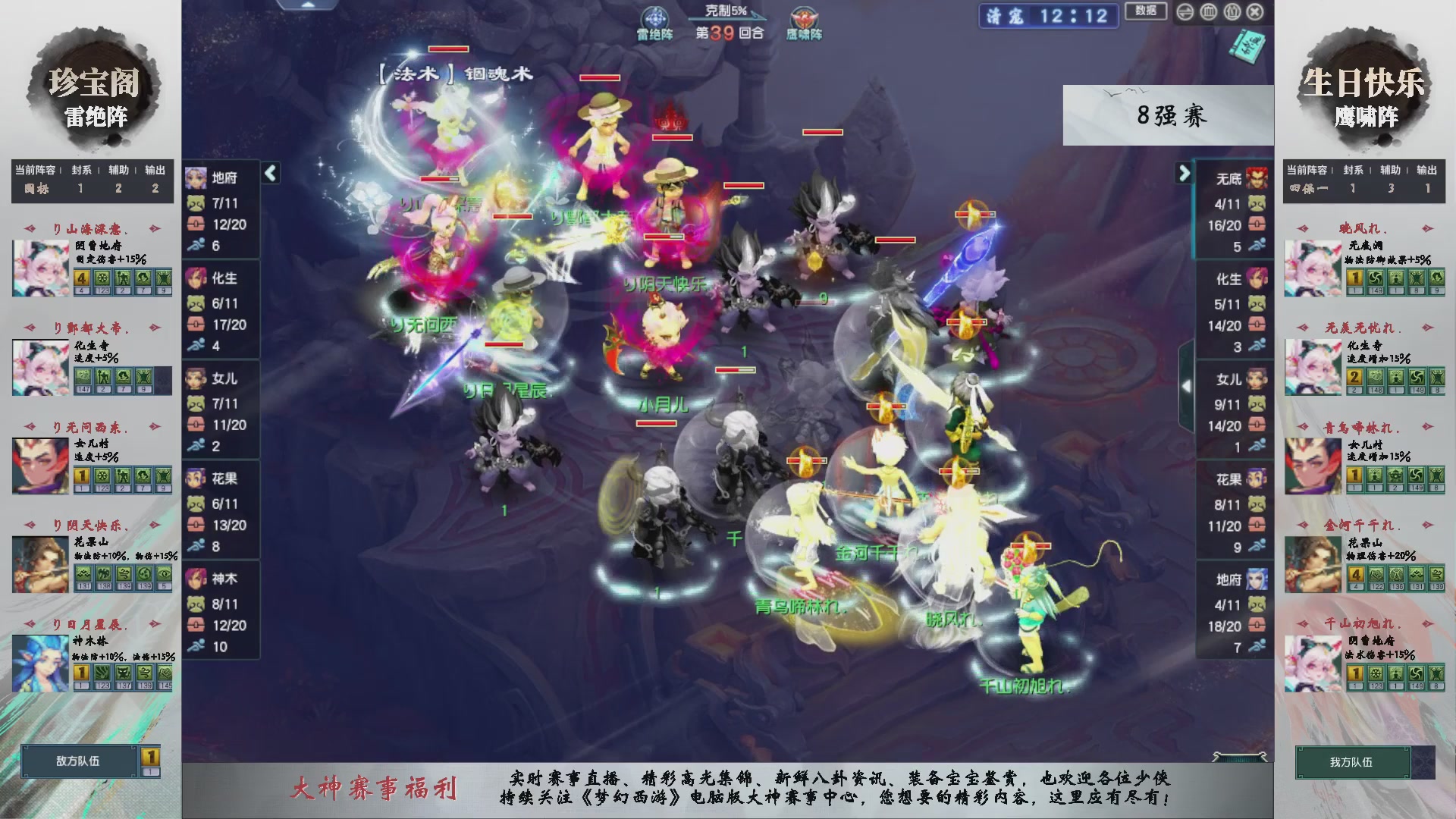
Task: Open the 数据 battle data panel
Action: pos(1146,11)
